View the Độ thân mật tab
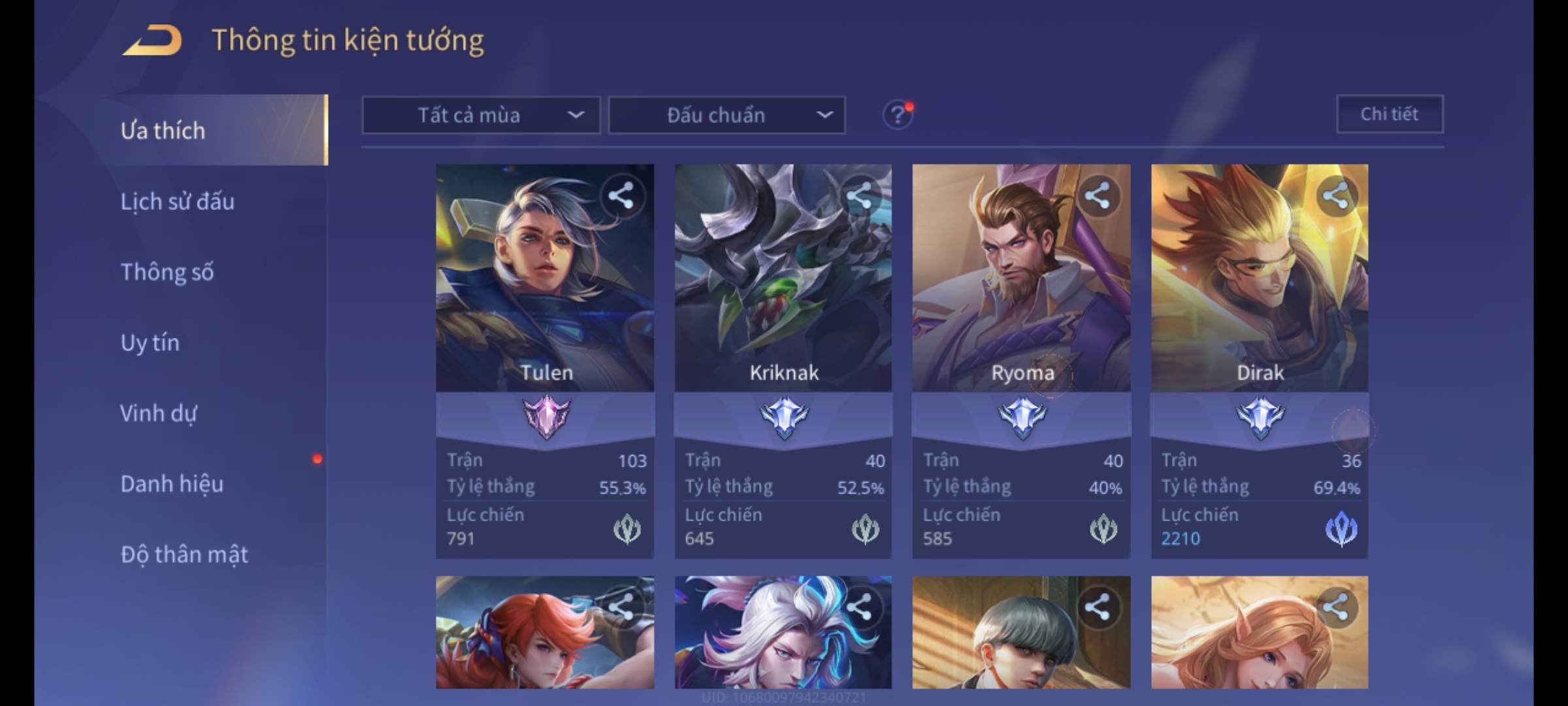1568x706 pixels. [184, 554]
